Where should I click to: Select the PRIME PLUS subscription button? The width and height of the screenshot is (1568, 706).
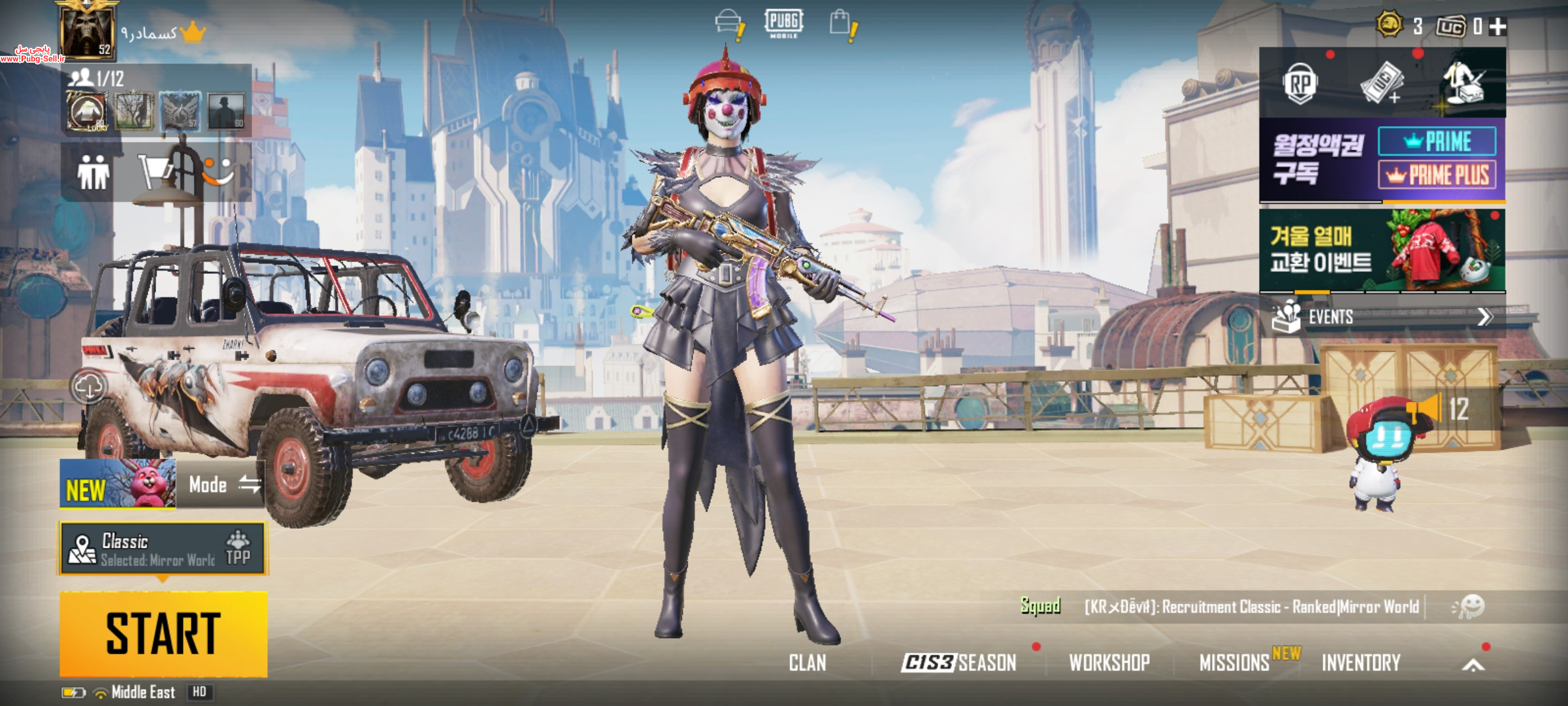pos(1437,175)
